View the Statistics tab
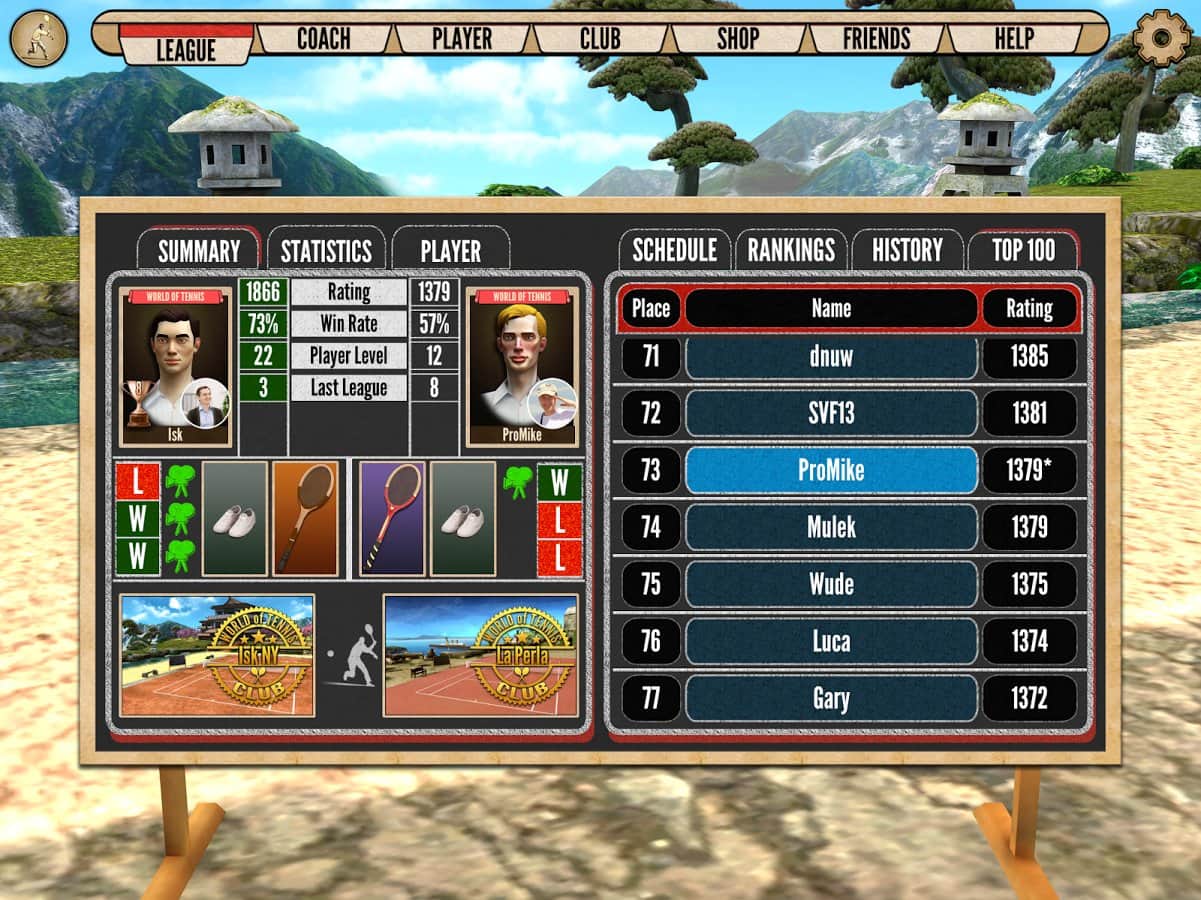1201x900 pixels. (326, 251)
